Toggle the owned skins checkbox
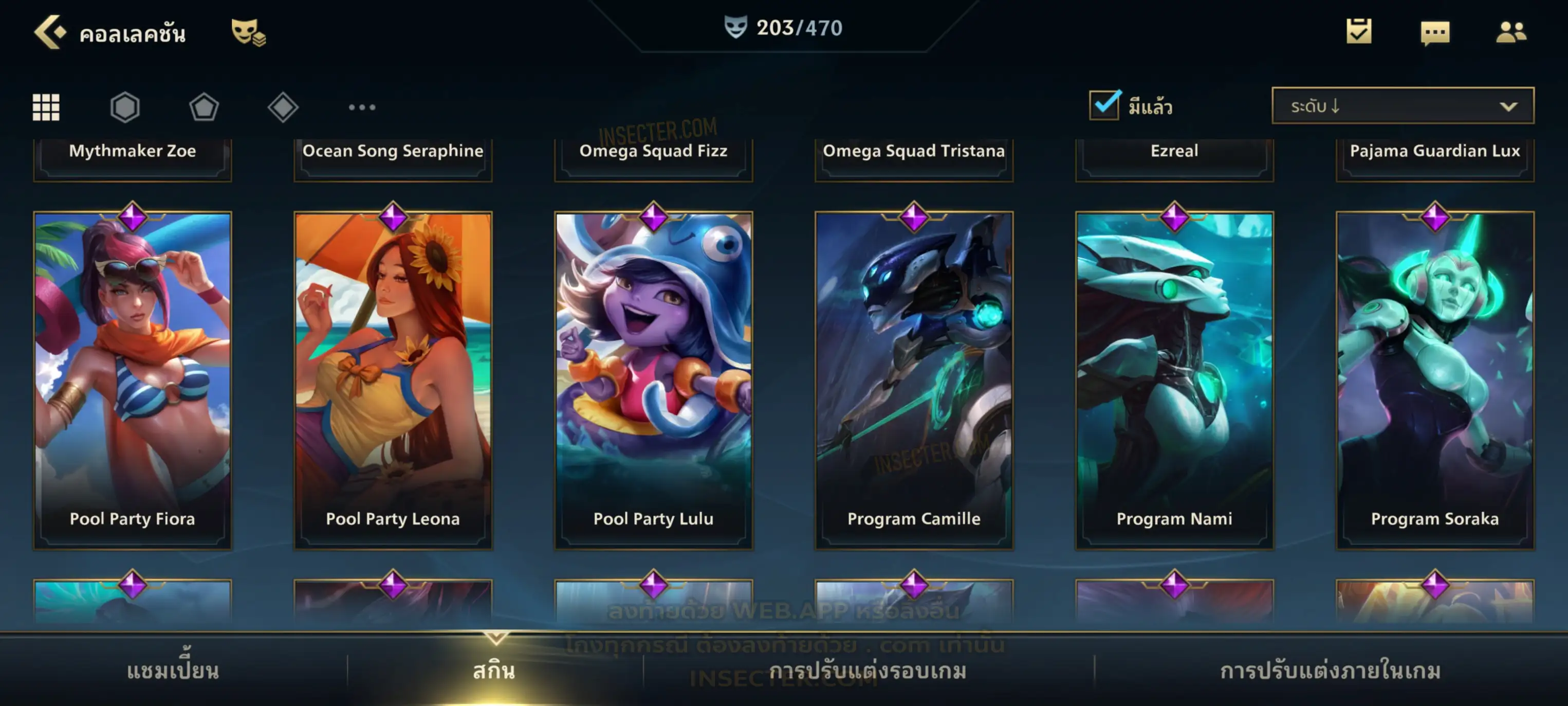Screen dimensions: 1568x706 point(1104,105)
